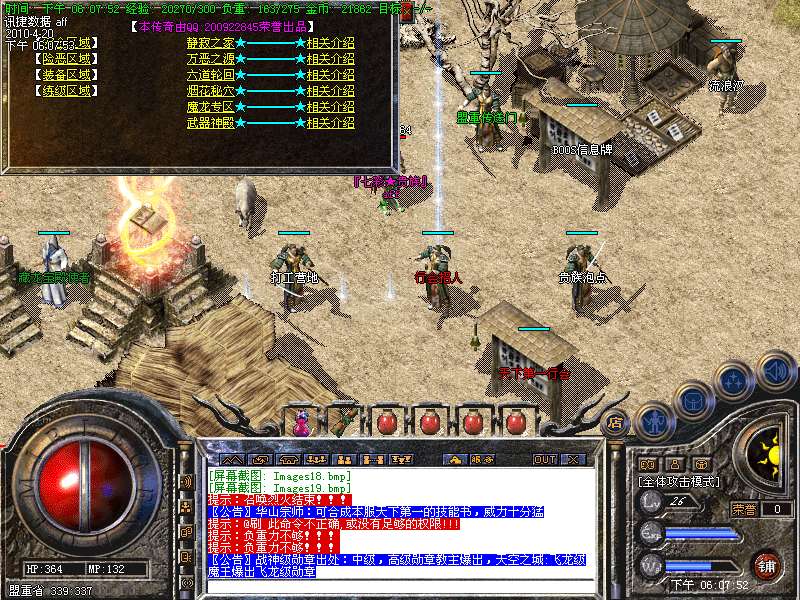800x600 pixels.
Task: Click inside the chat message log
Action: [400, 530]
